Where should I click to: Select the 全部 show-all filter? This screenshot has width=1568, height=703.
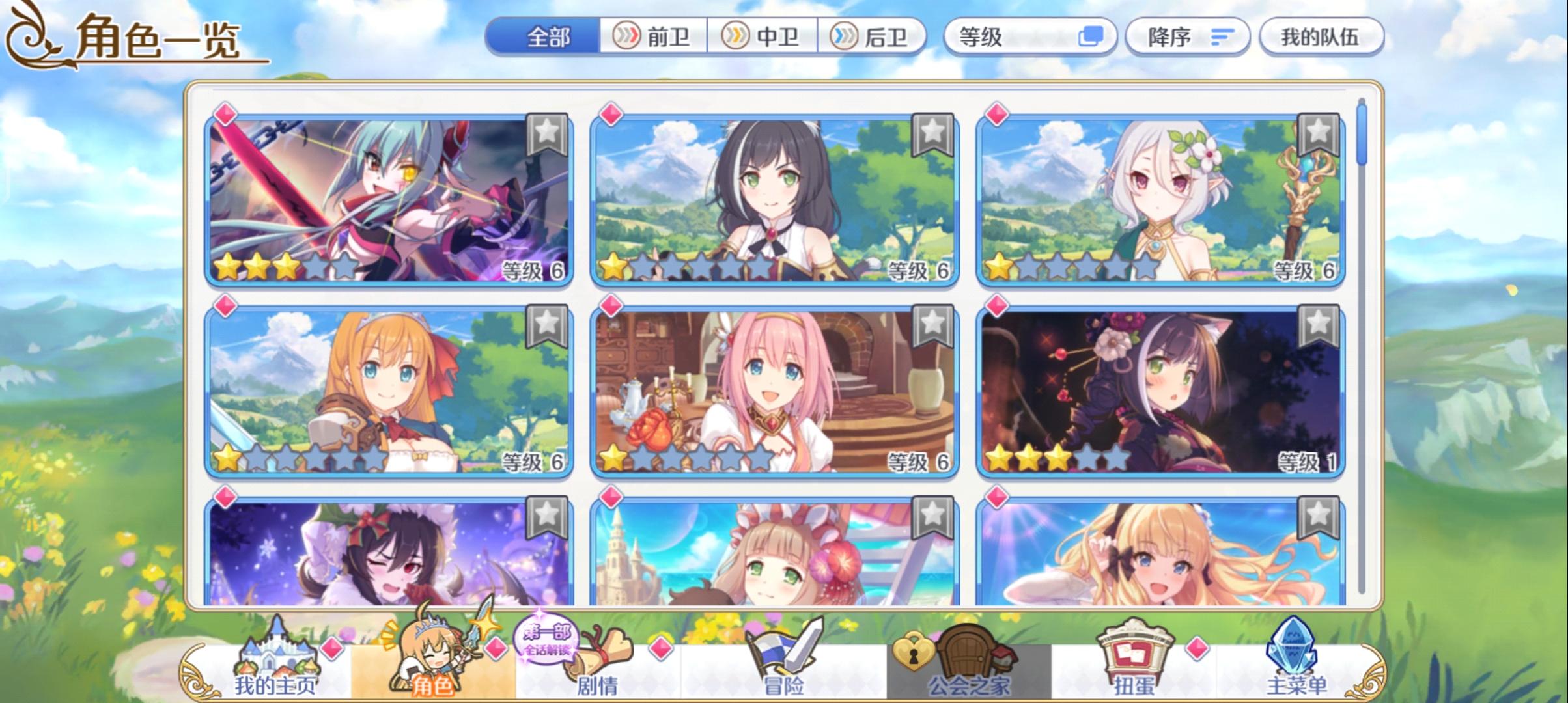[546, 37]
